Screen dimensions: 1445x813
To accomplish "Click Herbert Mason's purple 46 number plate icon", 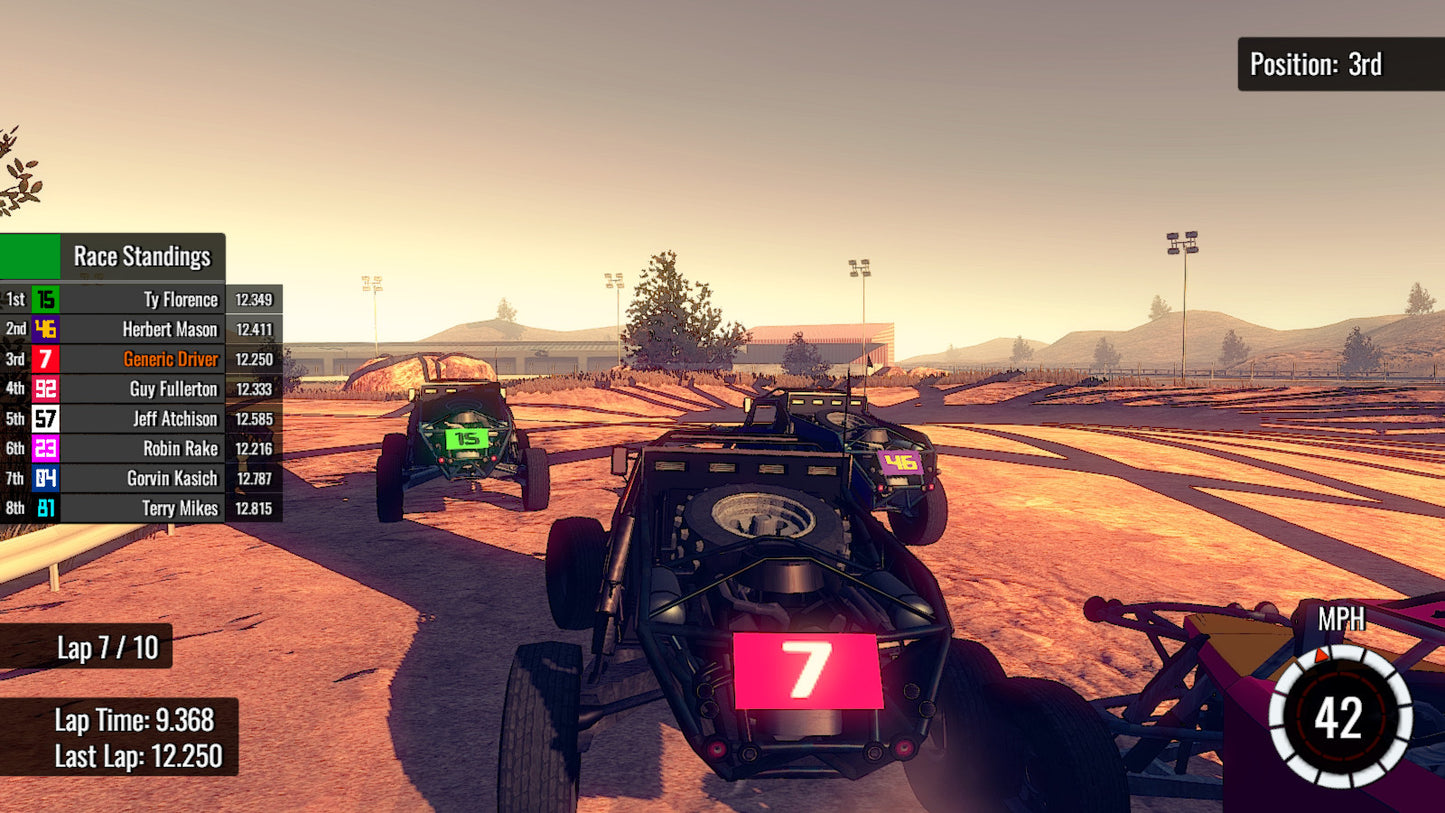I will pos(46,329).
